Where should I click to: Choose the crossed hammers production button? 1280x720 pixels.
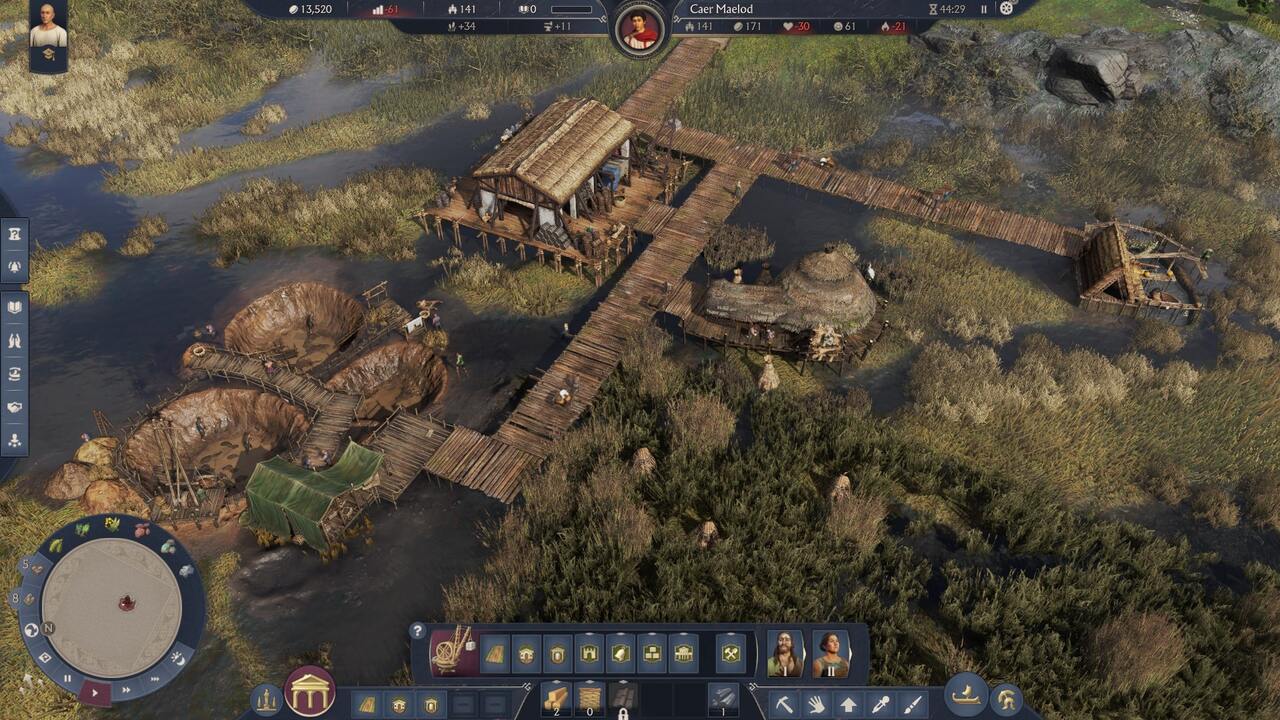point(731,654)
